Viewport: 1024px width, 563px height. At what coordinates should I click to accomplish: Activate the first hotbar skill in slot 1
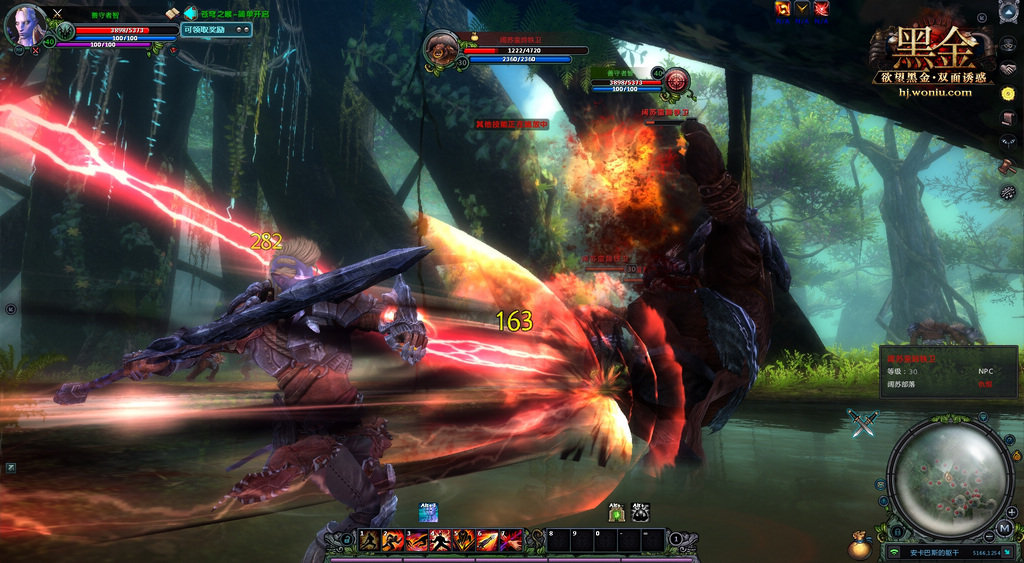tap(371, 541)
